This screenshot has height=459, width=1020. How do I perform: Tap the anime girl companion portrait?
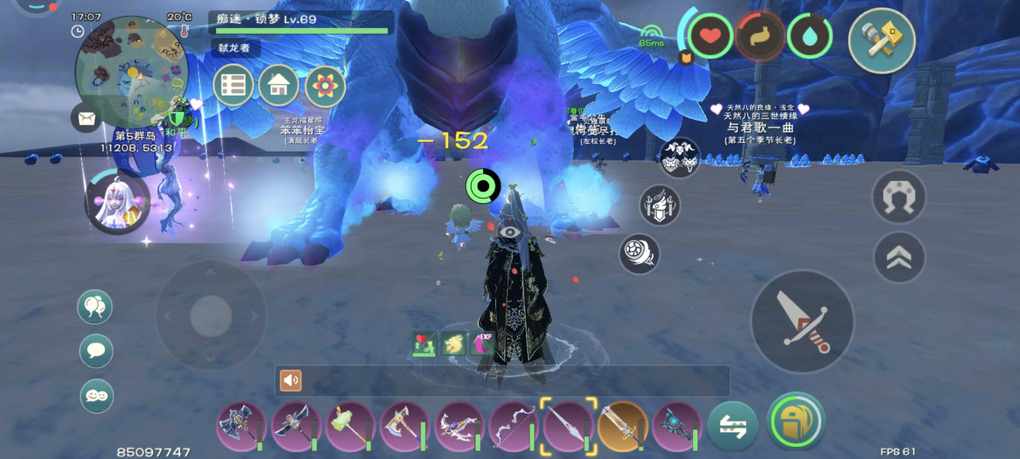click(x=117, y=202)
